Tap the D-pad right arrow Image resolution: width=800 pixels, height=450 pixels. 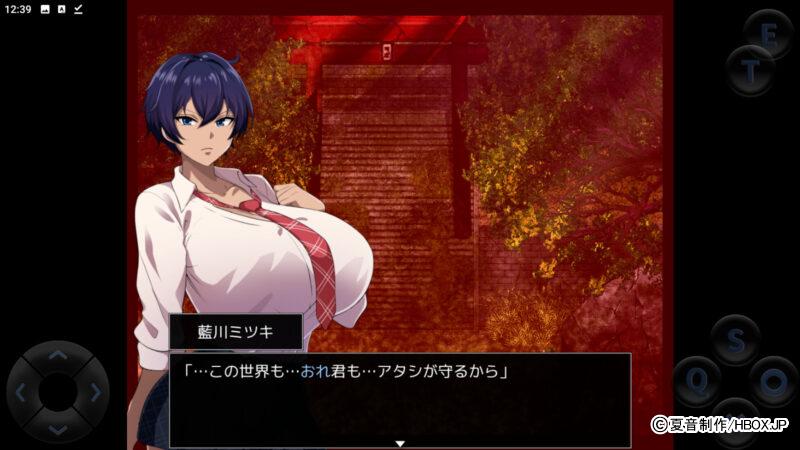tap(95, 393)
